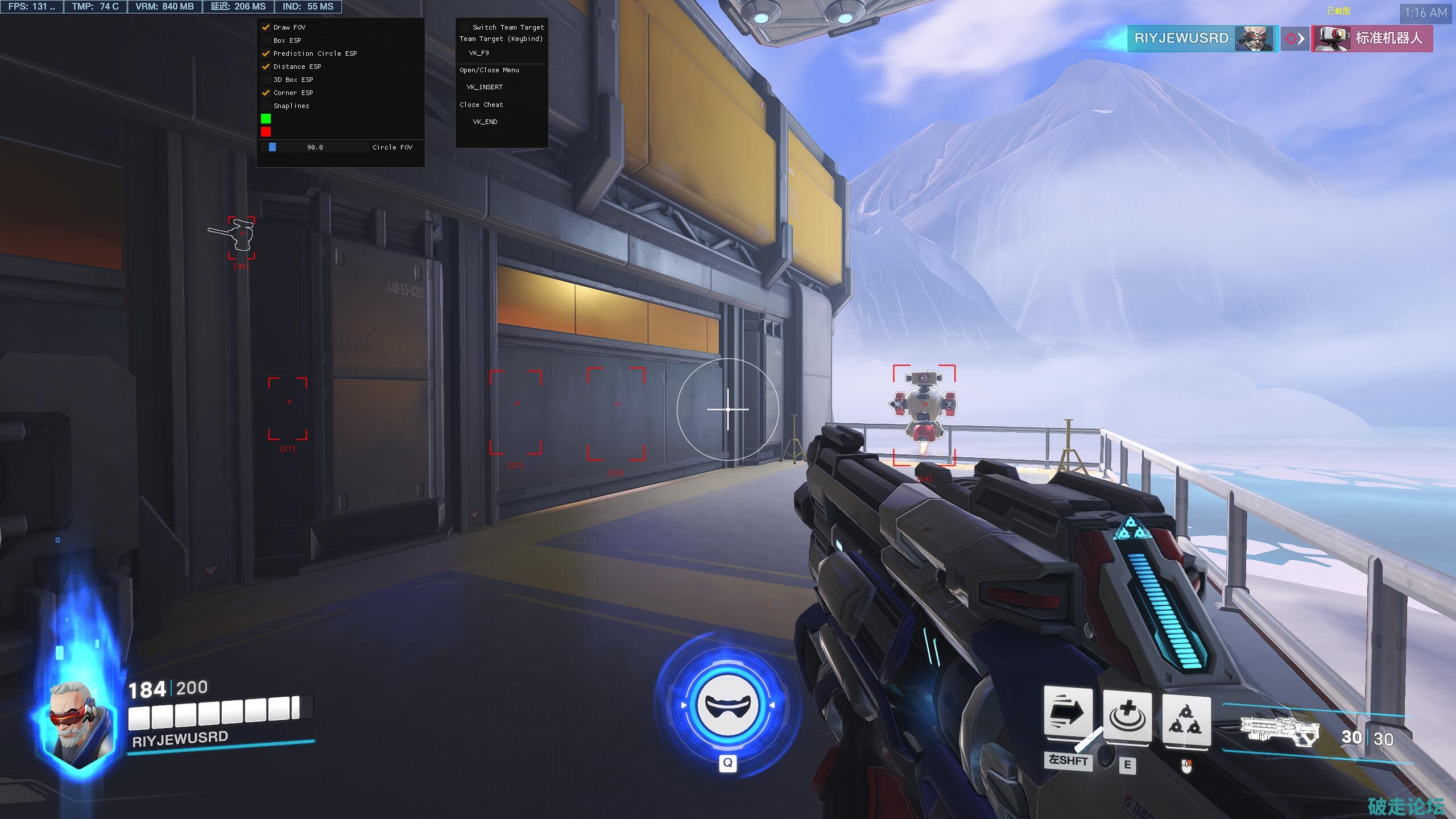Open the red color swatch
This screenshot has width=1456, height=819.
coord(266,132)
